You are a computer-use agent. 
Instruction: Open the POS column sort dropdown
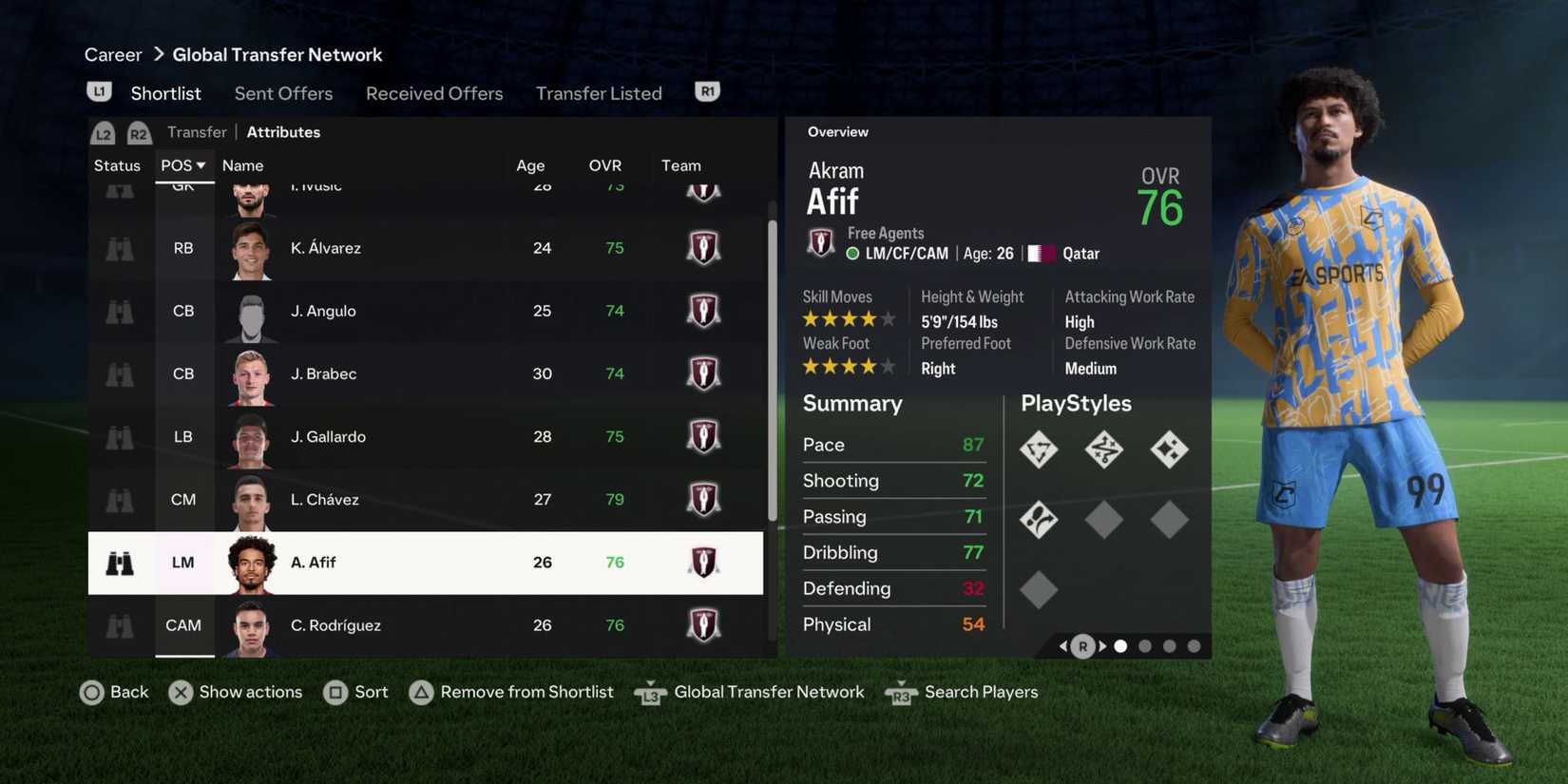tap(182, 164)
